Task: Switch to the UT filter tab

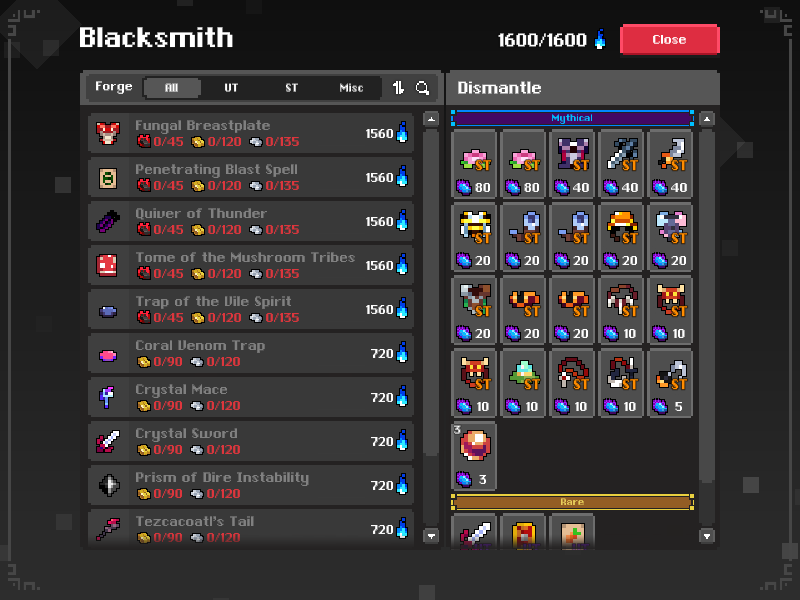Action: [231, 88]
